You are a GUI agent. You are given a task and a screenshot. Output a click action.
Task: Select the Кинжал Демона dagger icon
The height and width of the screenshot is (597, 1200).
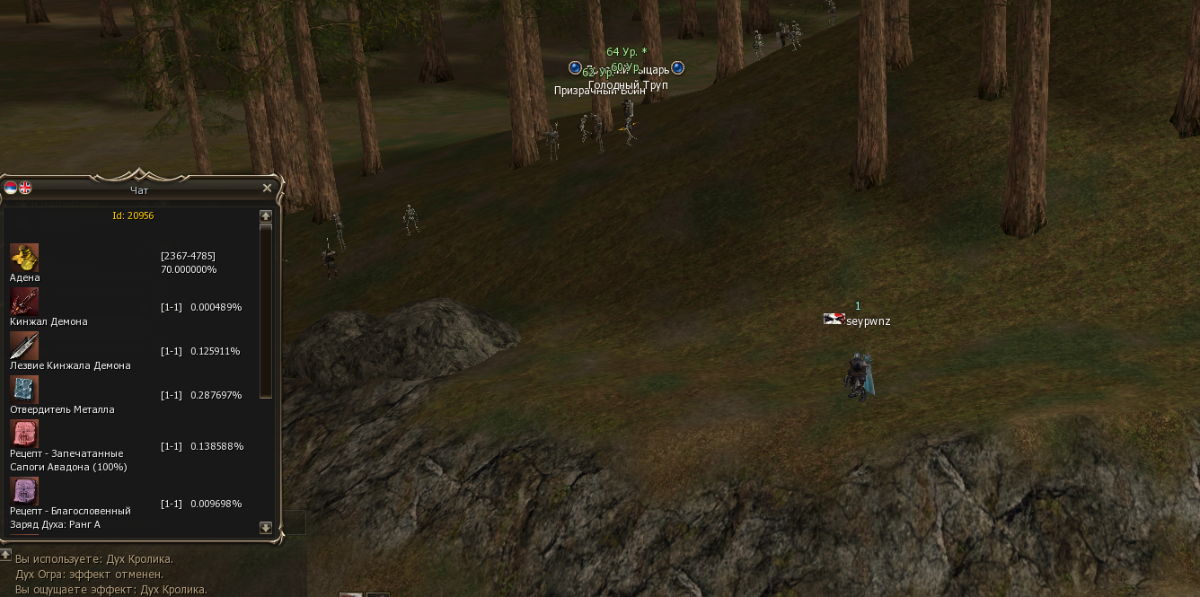coord(24,301)
